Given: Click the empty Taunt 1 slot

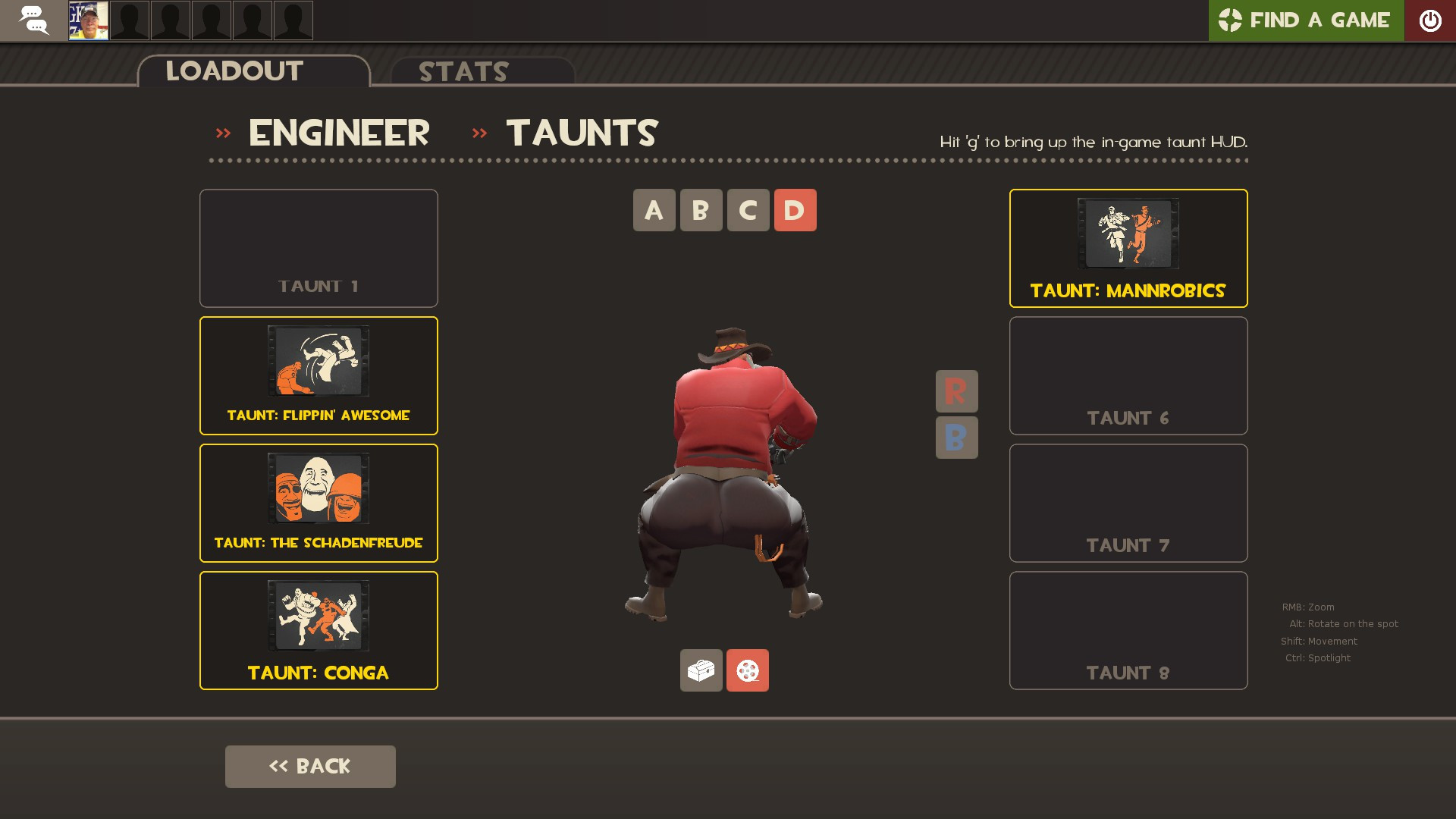Looking at the screenshot, I should click(x=318, y=247).
